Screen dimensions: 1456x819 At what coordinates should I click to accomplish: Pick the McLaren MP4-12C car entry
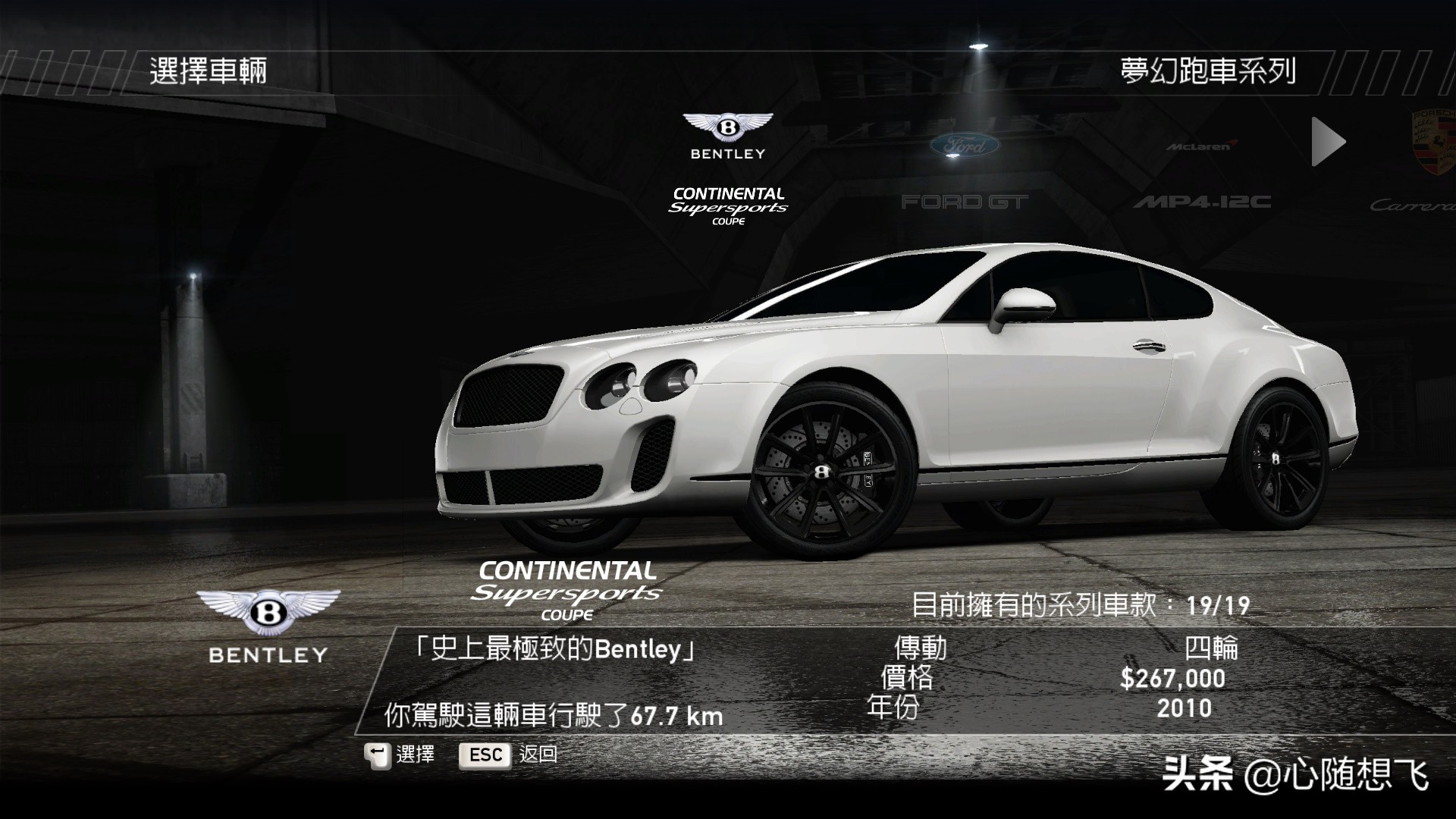tap(1202, 174)
